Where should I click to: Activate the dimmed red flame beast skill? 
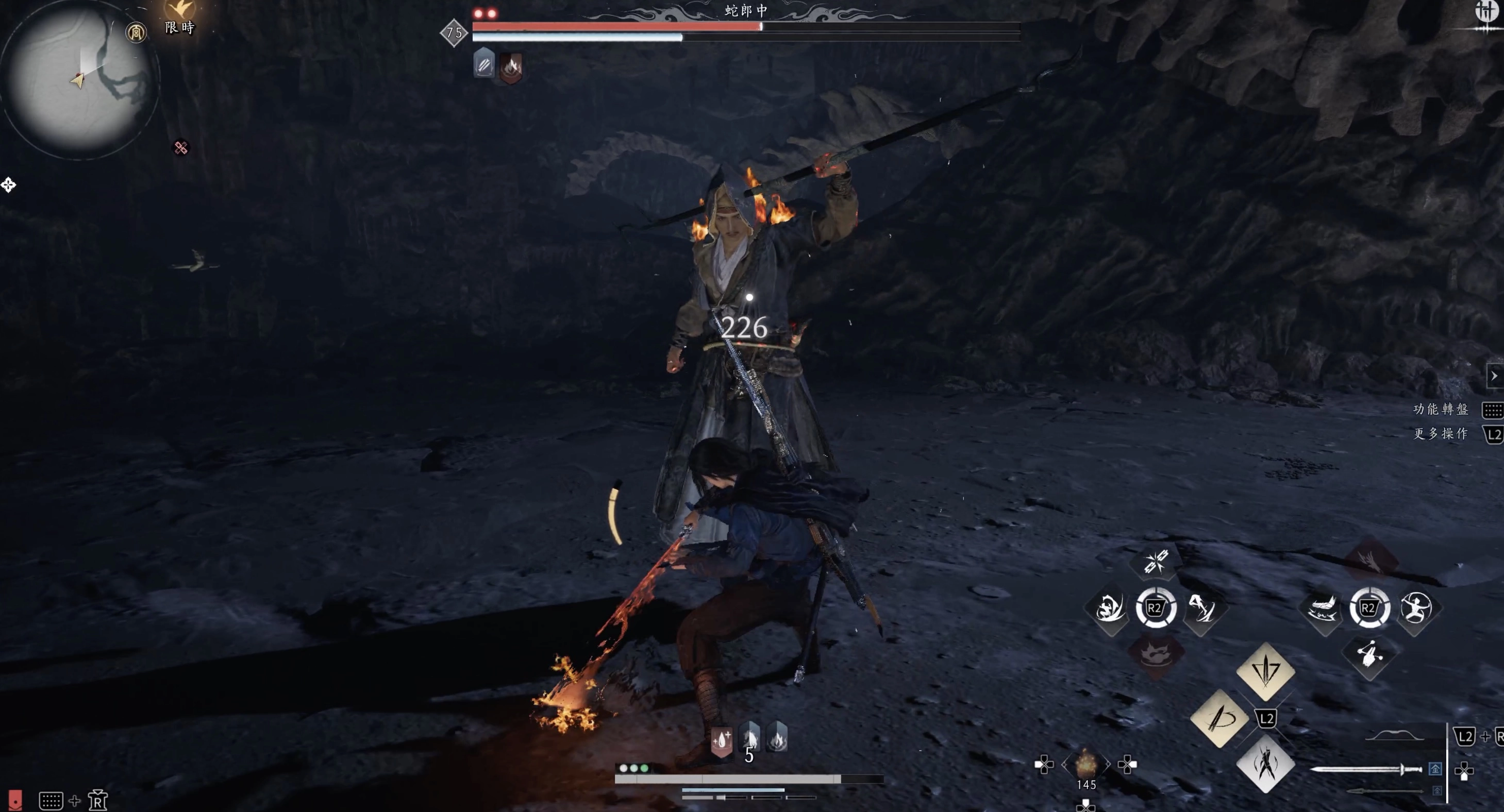tap(1155, 654)
